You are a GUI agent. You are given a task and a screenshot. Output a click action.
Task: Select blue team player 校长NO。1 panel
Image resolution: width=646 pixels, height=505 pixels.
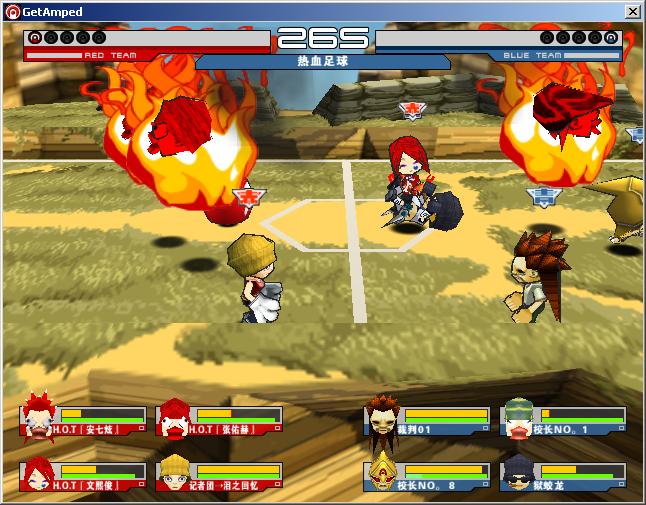click(x=563, y=420)
